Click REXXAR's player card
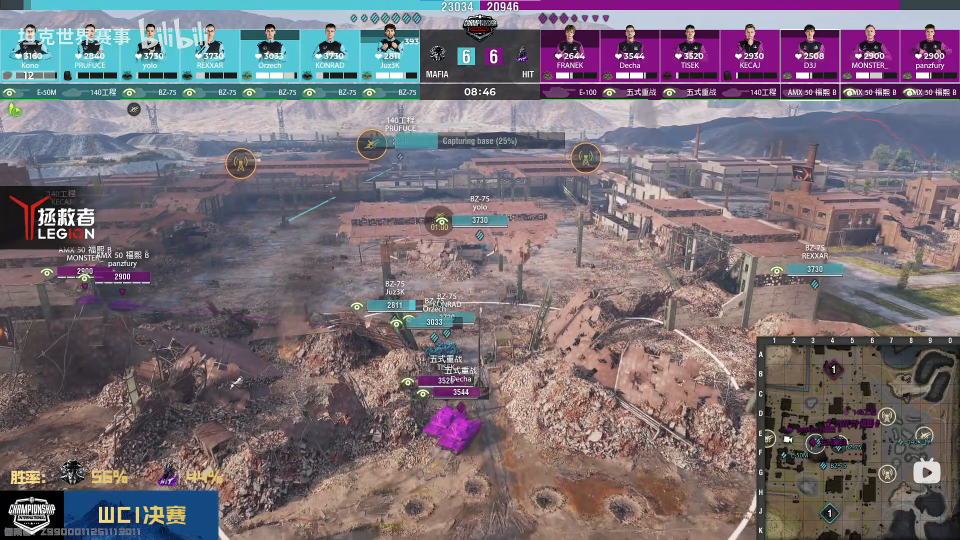The height and width of the screenshot is (540, 960). click(x=210, y=52)
